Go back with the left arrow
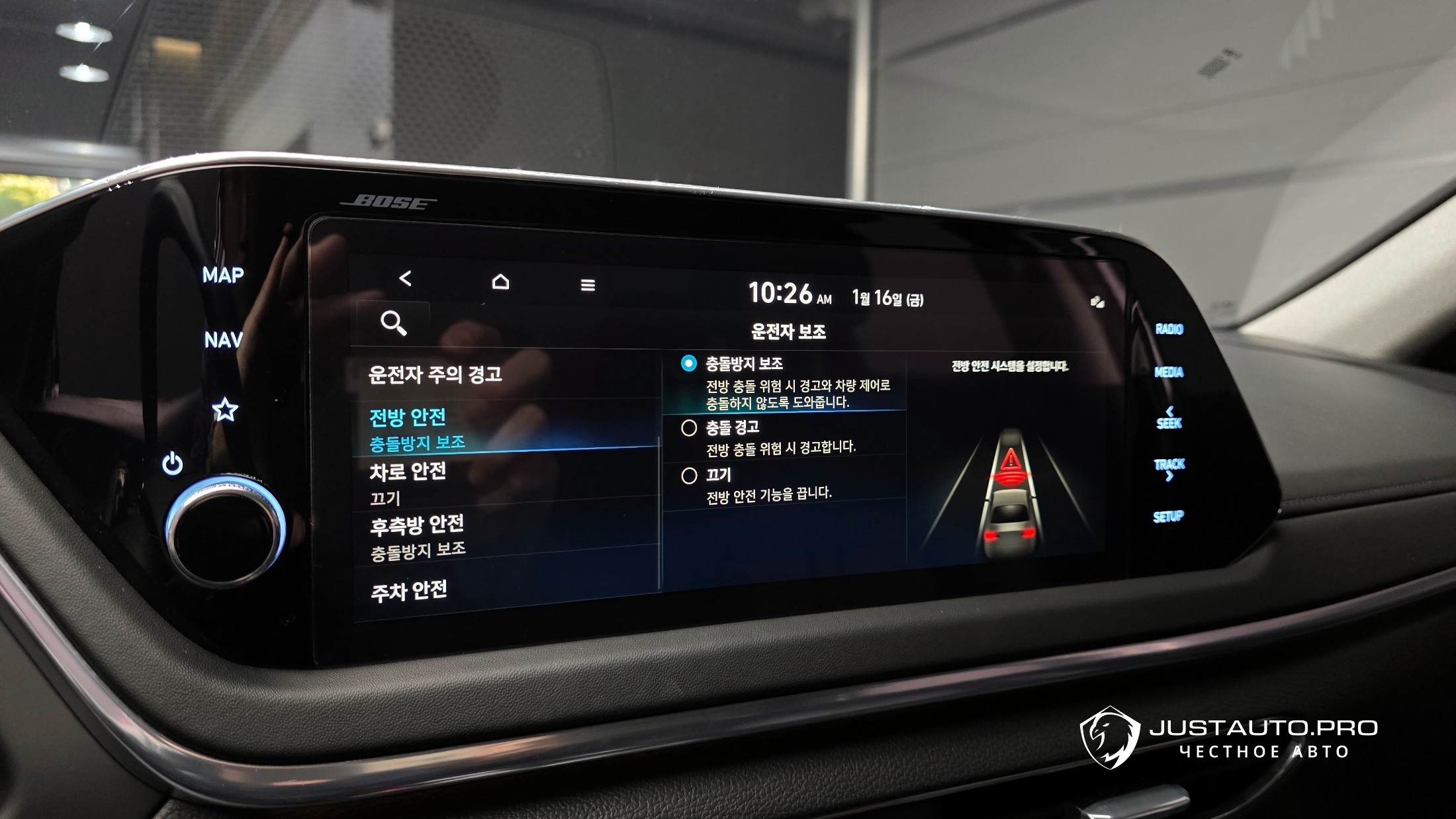The image size is (1456, 819). coord(406,279)
